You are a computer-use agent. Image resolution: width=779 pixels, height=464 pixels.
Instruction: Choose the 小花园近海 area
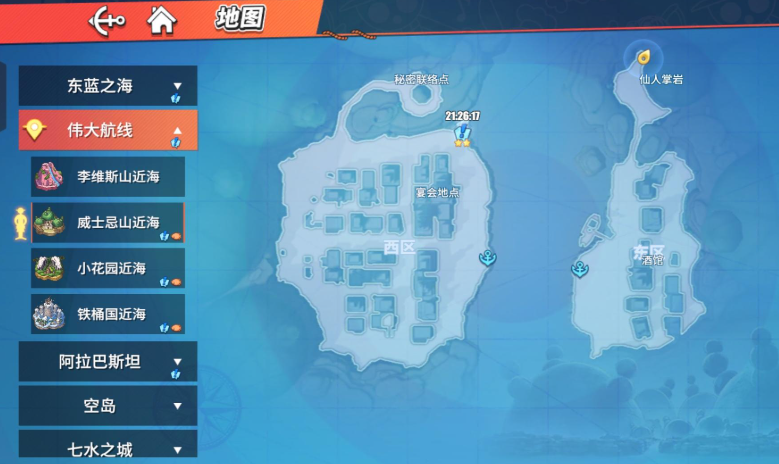click(x=108, y=268)
